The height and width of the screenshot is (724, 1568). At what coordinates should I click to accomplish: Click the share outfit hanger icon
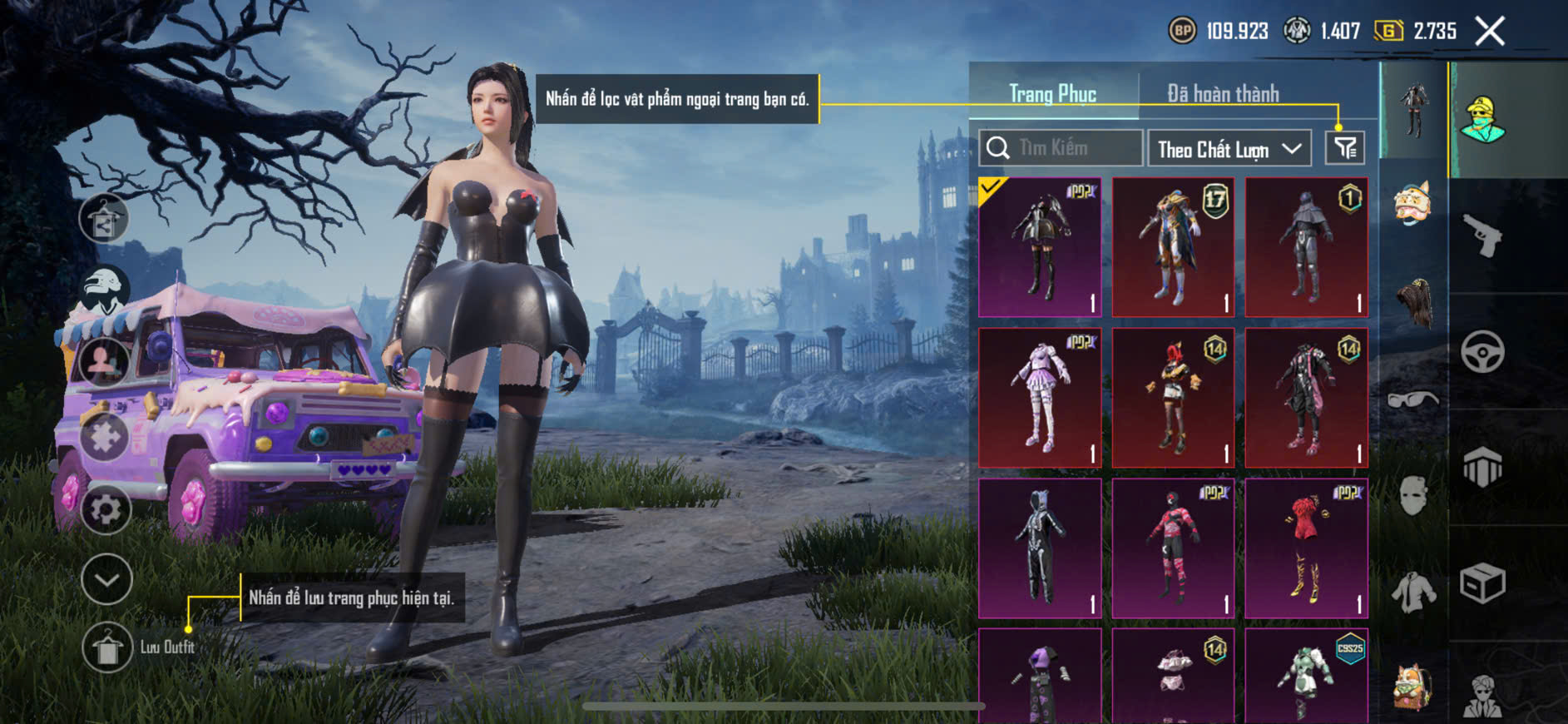[104, 220]
